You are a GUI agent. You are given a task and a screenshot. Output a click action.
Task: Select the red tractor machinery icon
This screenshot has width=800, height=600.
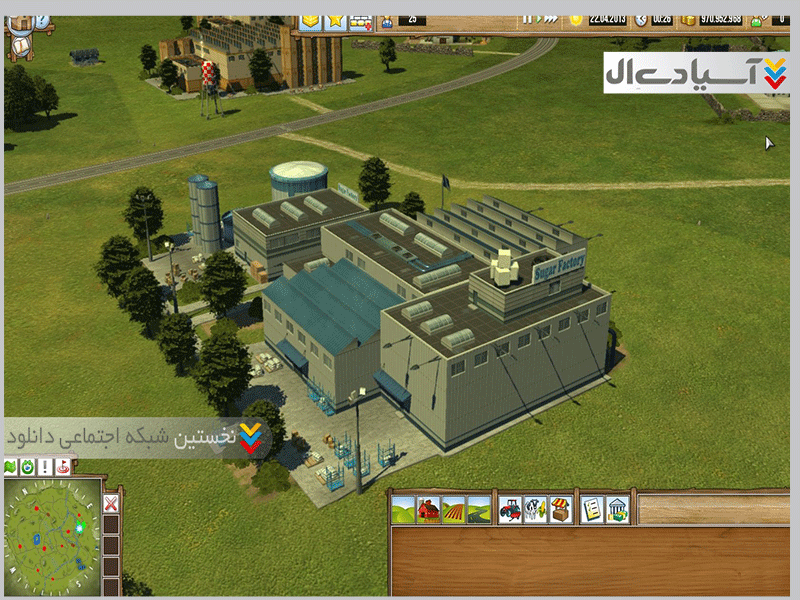[x=510, y=509]
